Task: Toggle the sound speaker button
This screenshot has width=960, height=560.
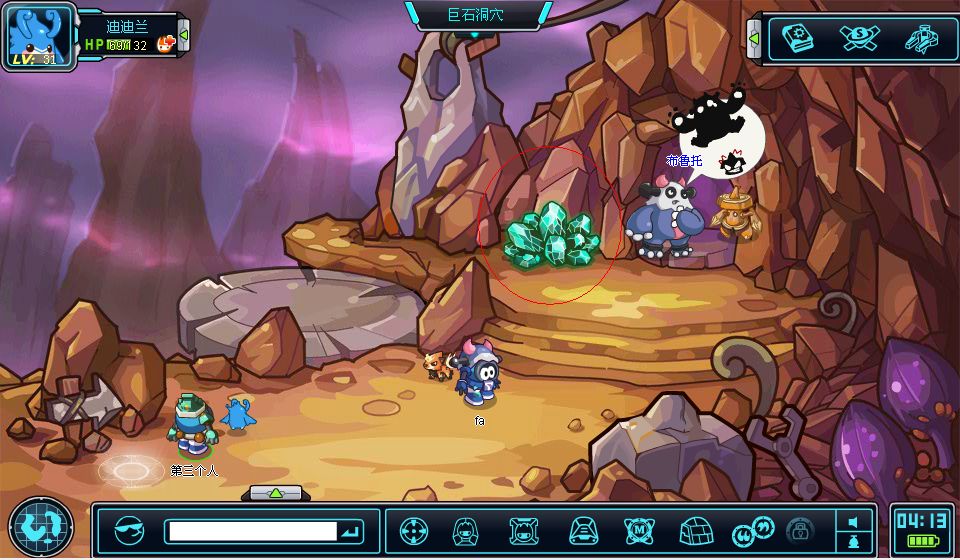Action: click(853, 522)
